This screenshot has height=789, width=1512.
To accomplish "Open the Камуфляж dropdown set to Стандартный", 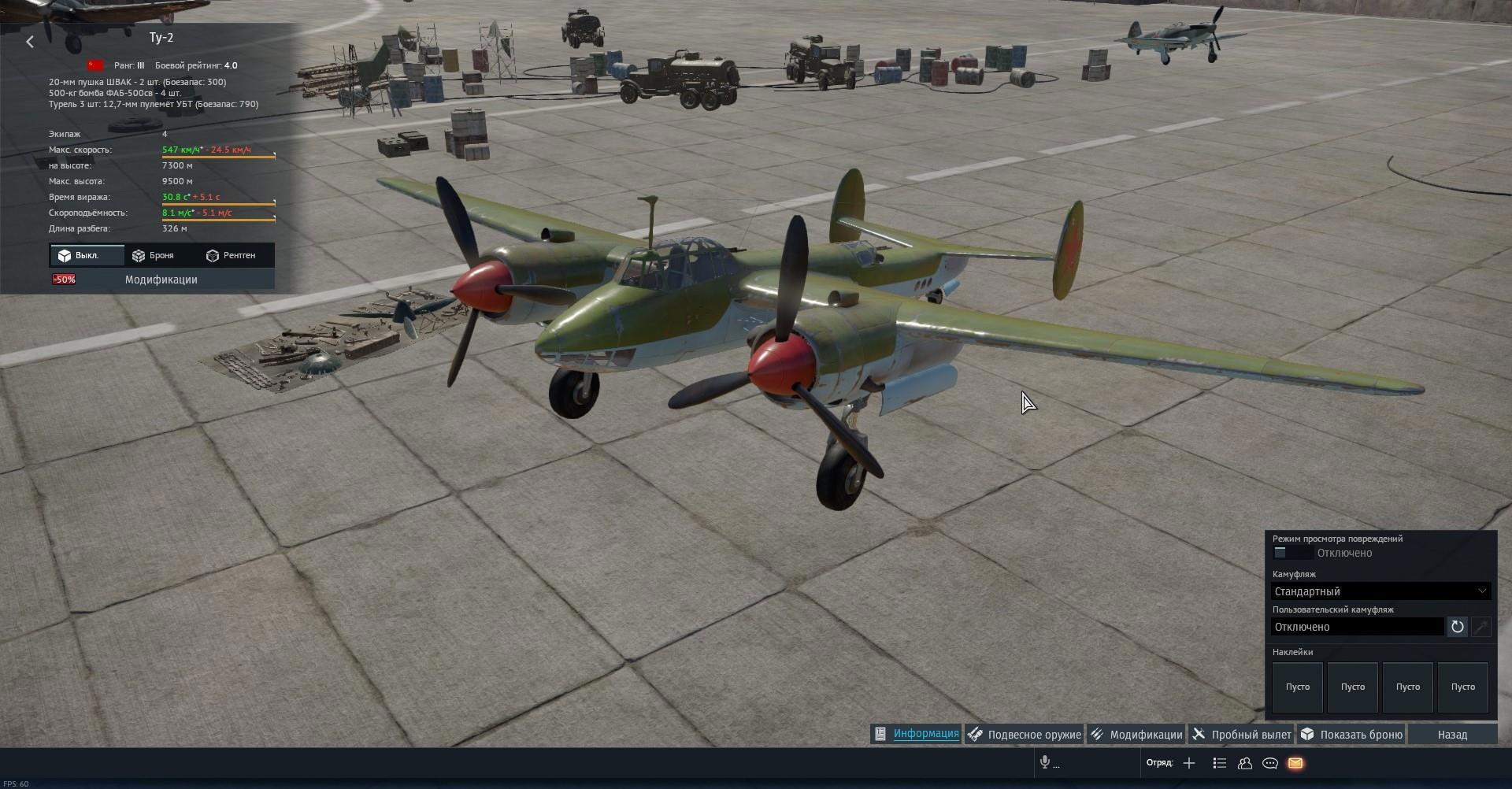I will tap(1380, 591).
